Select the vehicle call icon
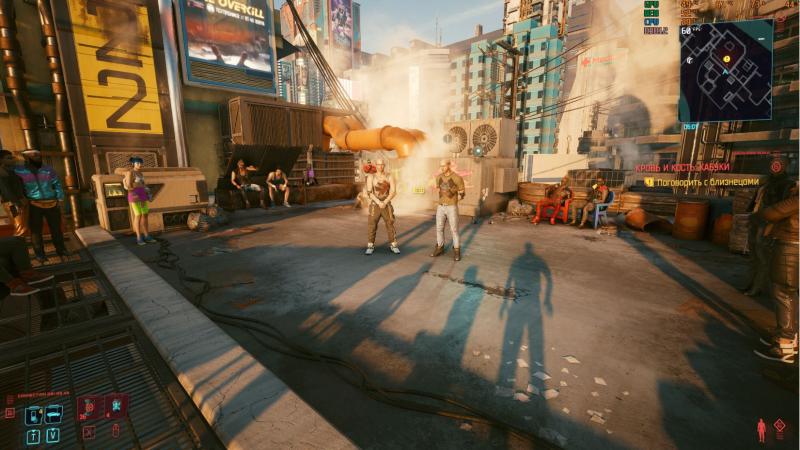800x450 pixels. pos(53,414)
